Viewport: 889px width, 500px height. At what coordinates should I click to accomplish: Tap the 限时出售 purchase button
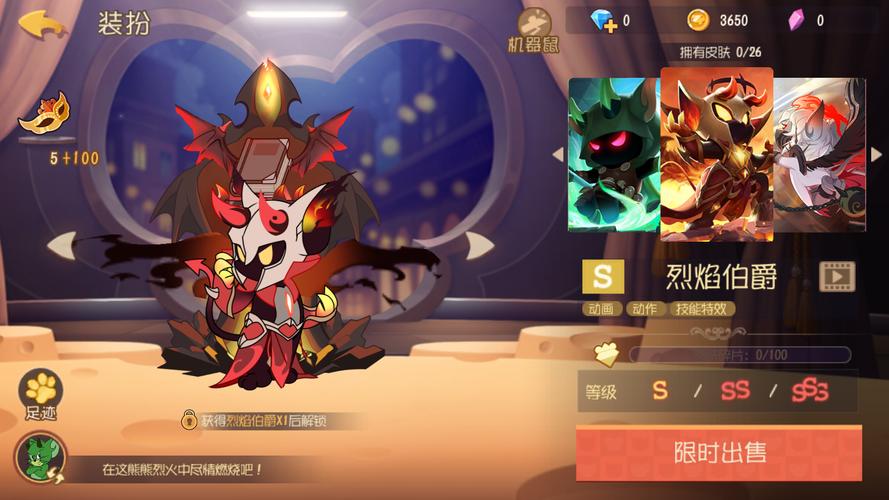[x=718, y=452]
